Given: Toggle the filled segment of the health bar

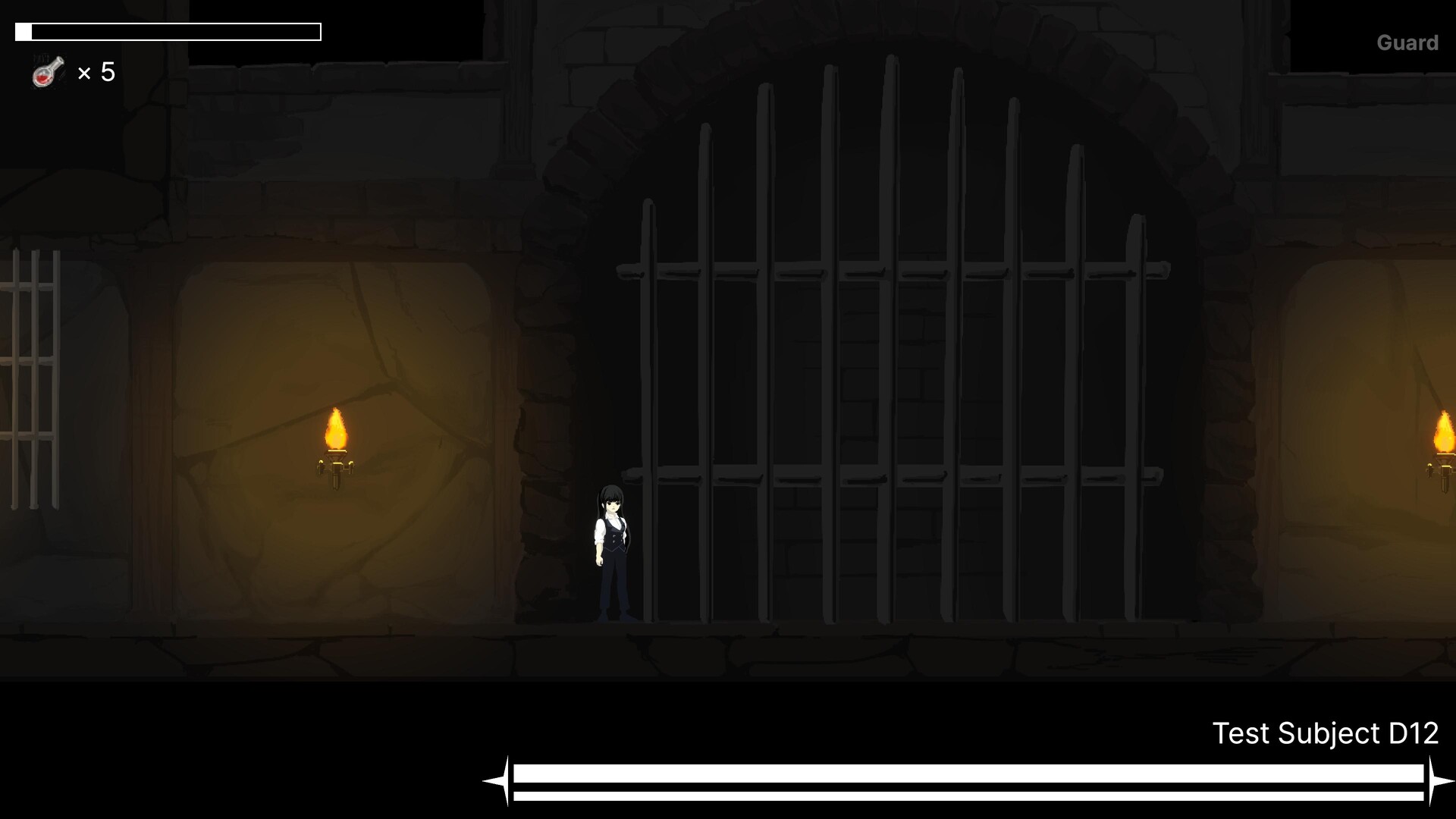Looking at the screenshot, I should 24,32.
